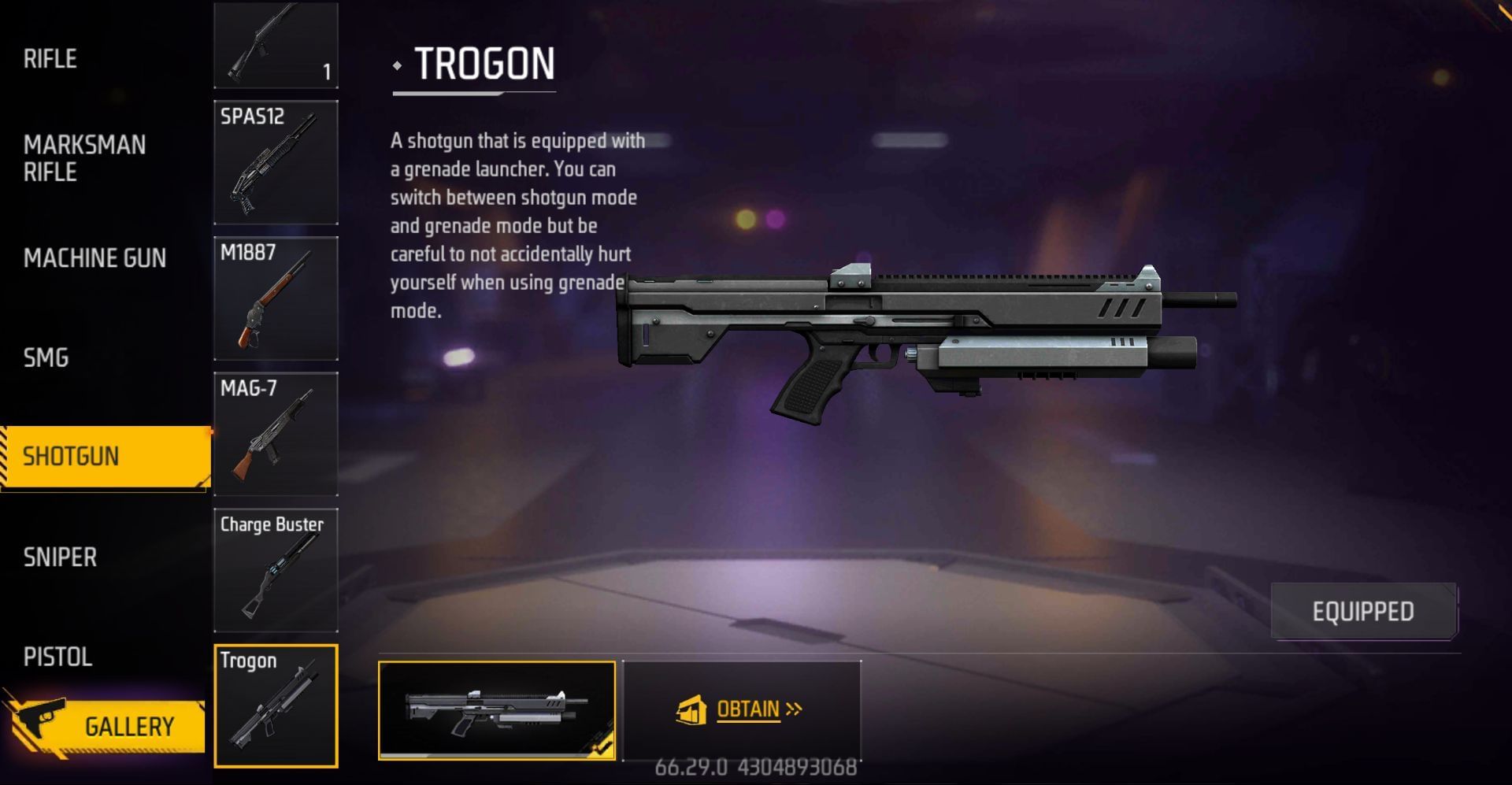View the MAG-7 shotgun details
Viewport: 1512px width, 785px height.
click(x=275, y=432)
